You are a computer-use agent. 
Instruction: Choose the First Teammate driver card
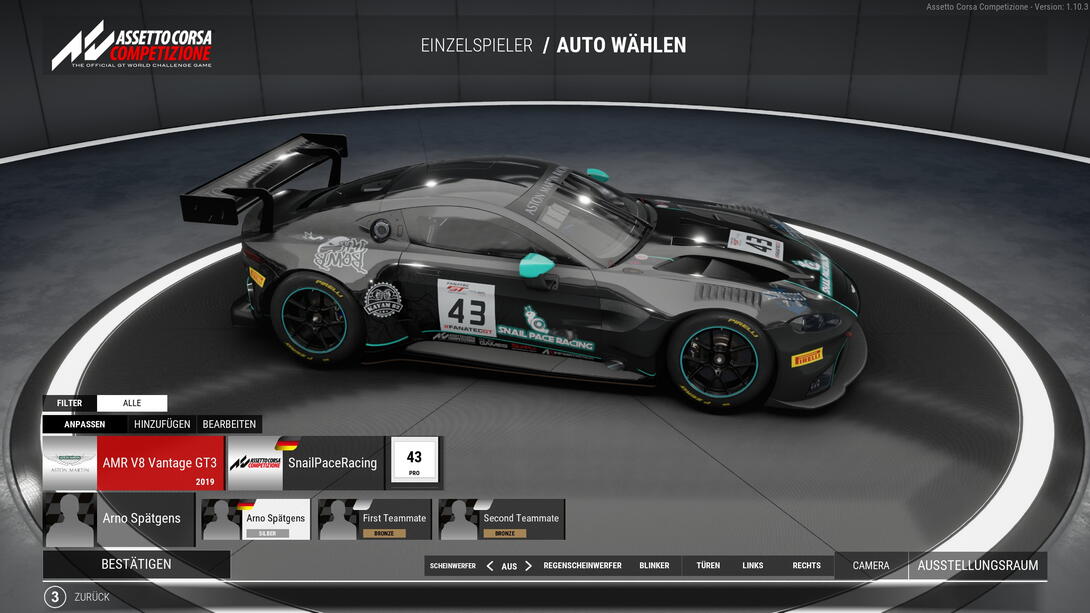[x=375, y=520]
